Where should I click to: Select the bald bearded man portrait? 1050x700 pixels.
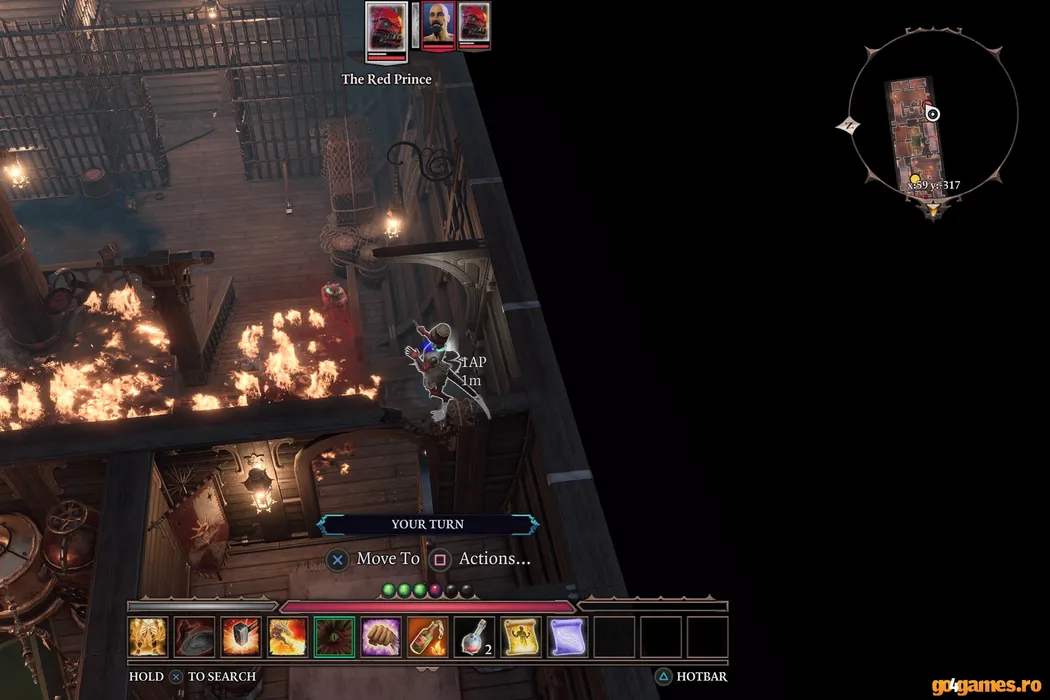click(436, 26)
